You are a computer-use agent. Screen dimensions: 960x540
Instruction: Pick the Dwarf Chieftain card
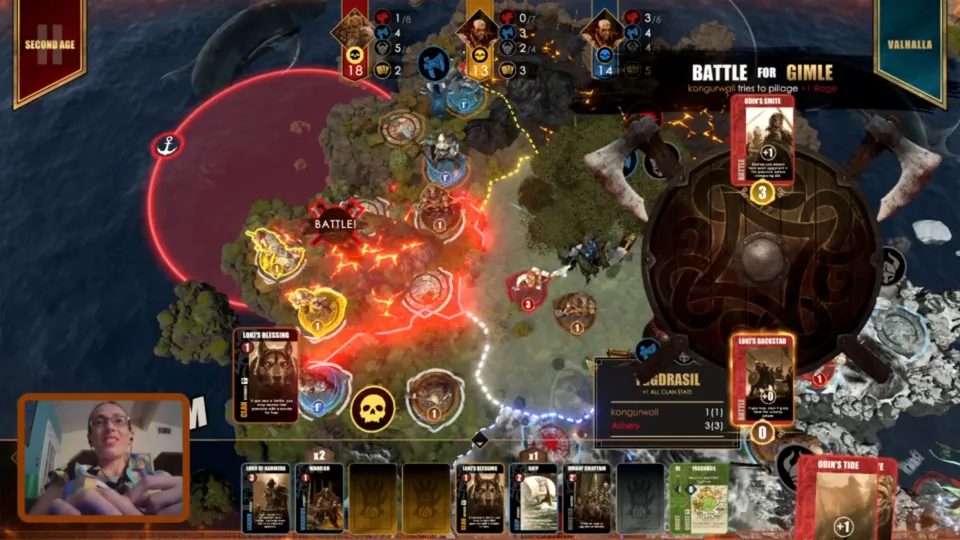(x=587, y=497)
